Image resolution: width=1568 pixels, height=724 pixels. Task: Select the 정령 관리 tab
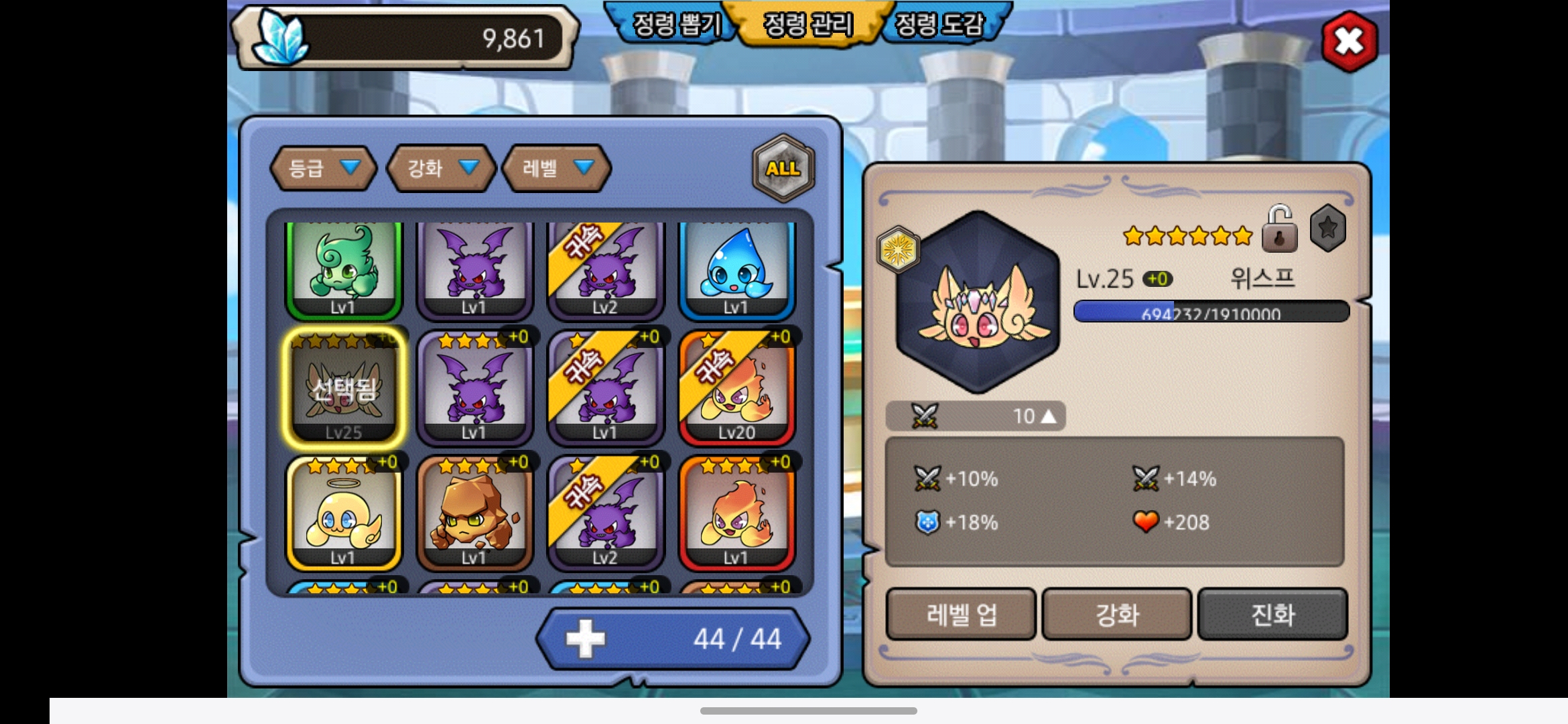808,25
